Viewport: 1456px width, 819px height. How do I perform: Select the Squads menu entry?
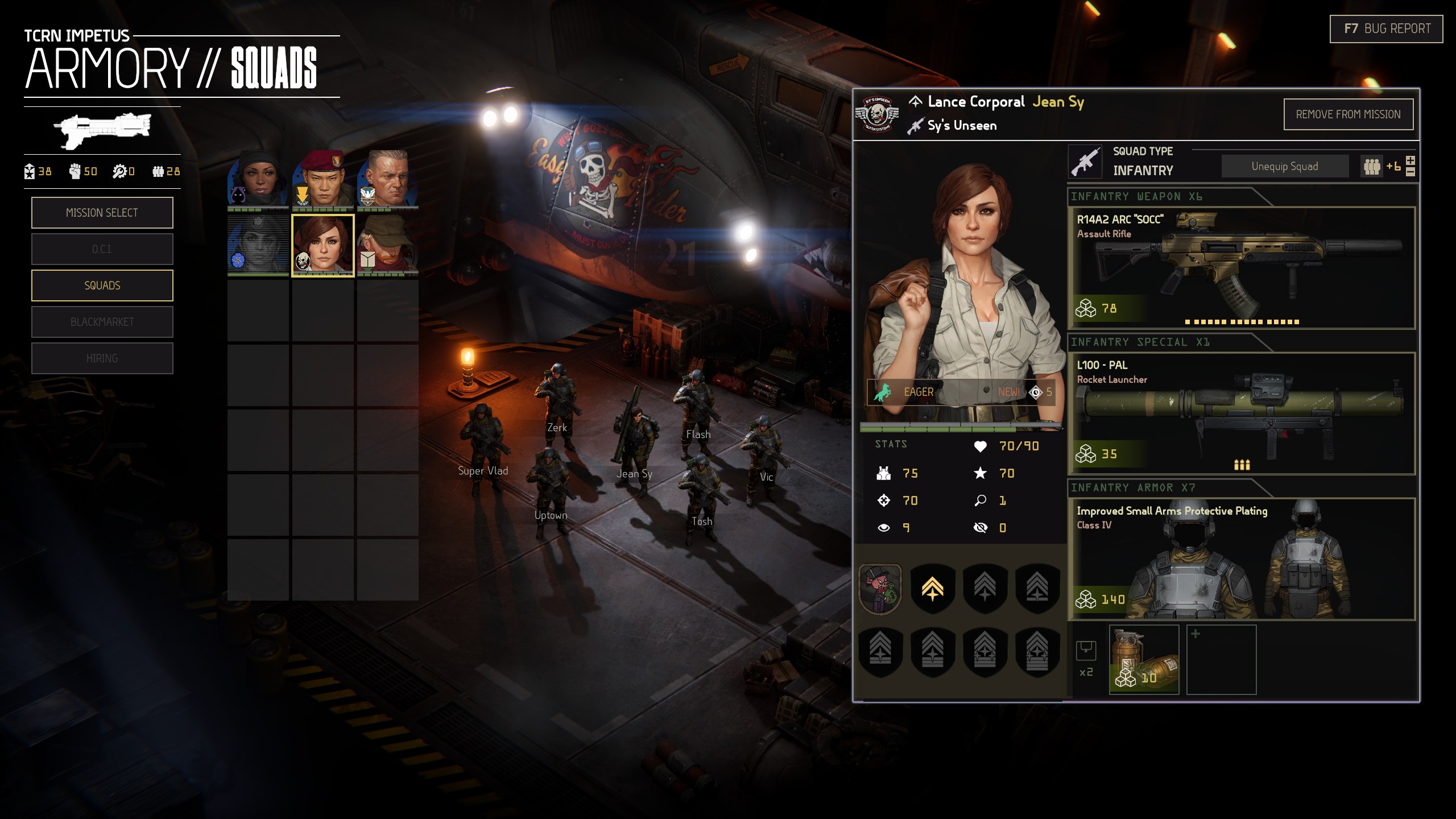pos(102,286)
